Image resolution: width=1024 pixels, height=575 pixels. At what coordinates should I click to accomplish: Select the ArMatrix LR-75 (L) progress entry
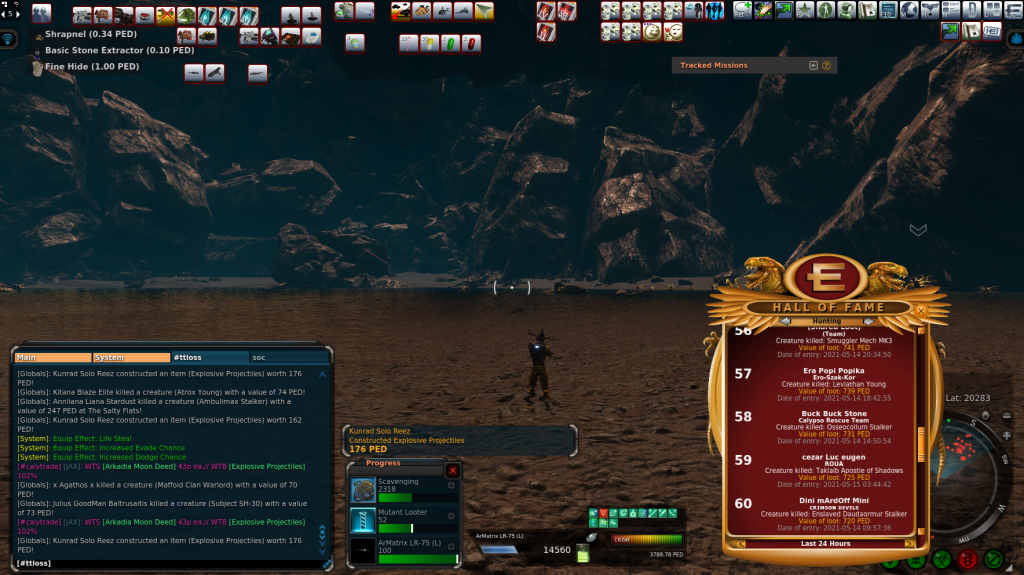[402, 550]
